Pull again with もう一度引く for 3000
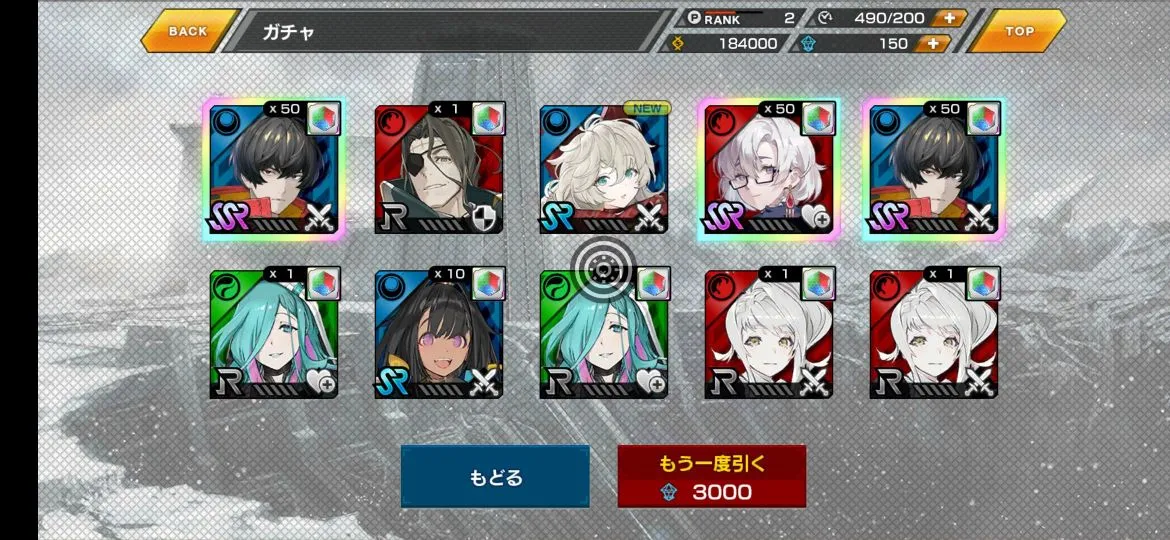This screenshot has height=540, width=1170. click(x=711, y=477)
